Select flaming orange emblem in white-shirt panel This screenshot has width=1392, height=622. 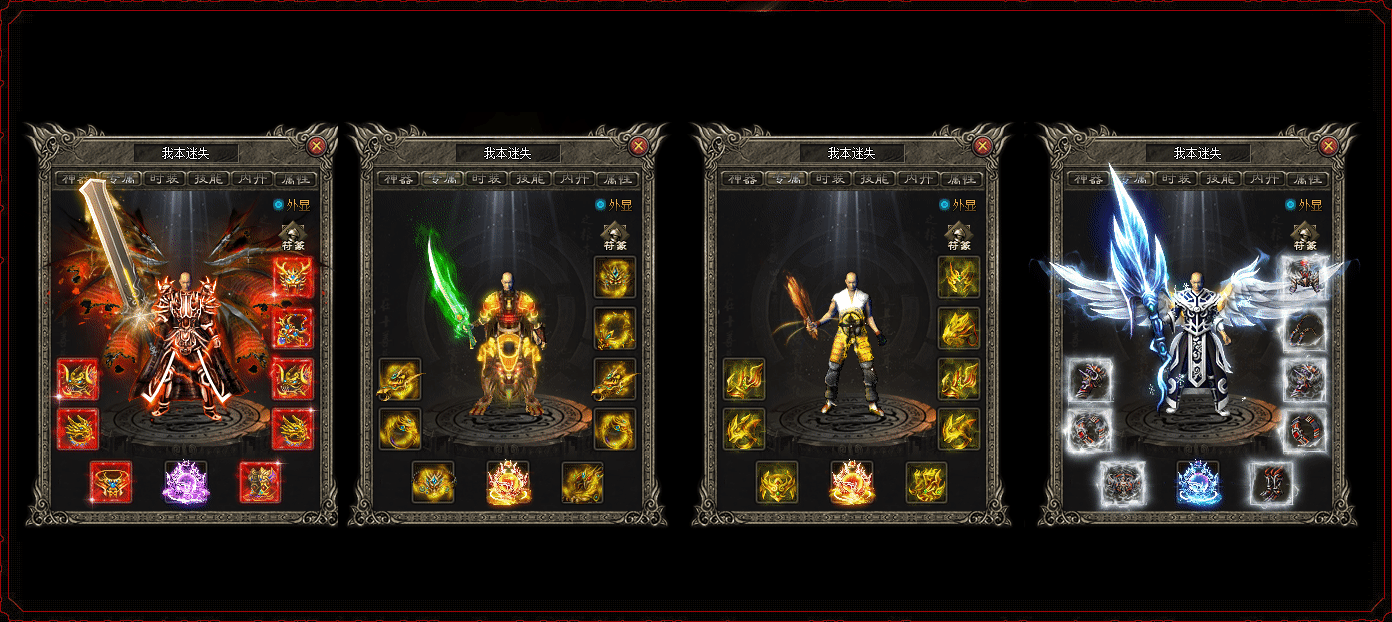pos(852,482)
